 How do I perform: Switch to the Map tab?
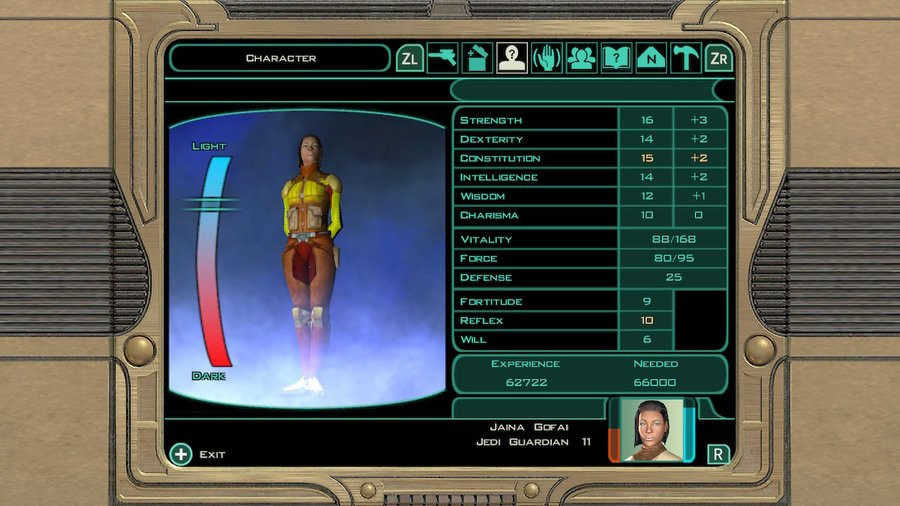pos(651,58)
